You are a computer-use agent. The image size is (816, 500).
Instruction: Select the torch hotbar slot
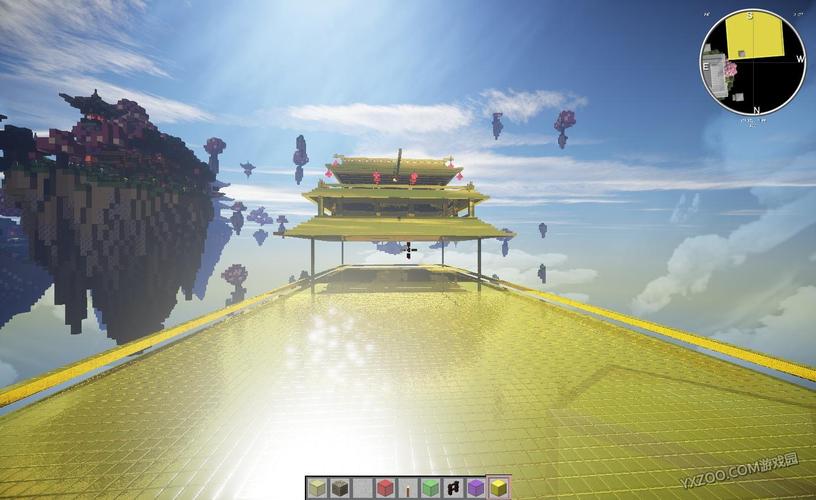[x=408, y=488]
